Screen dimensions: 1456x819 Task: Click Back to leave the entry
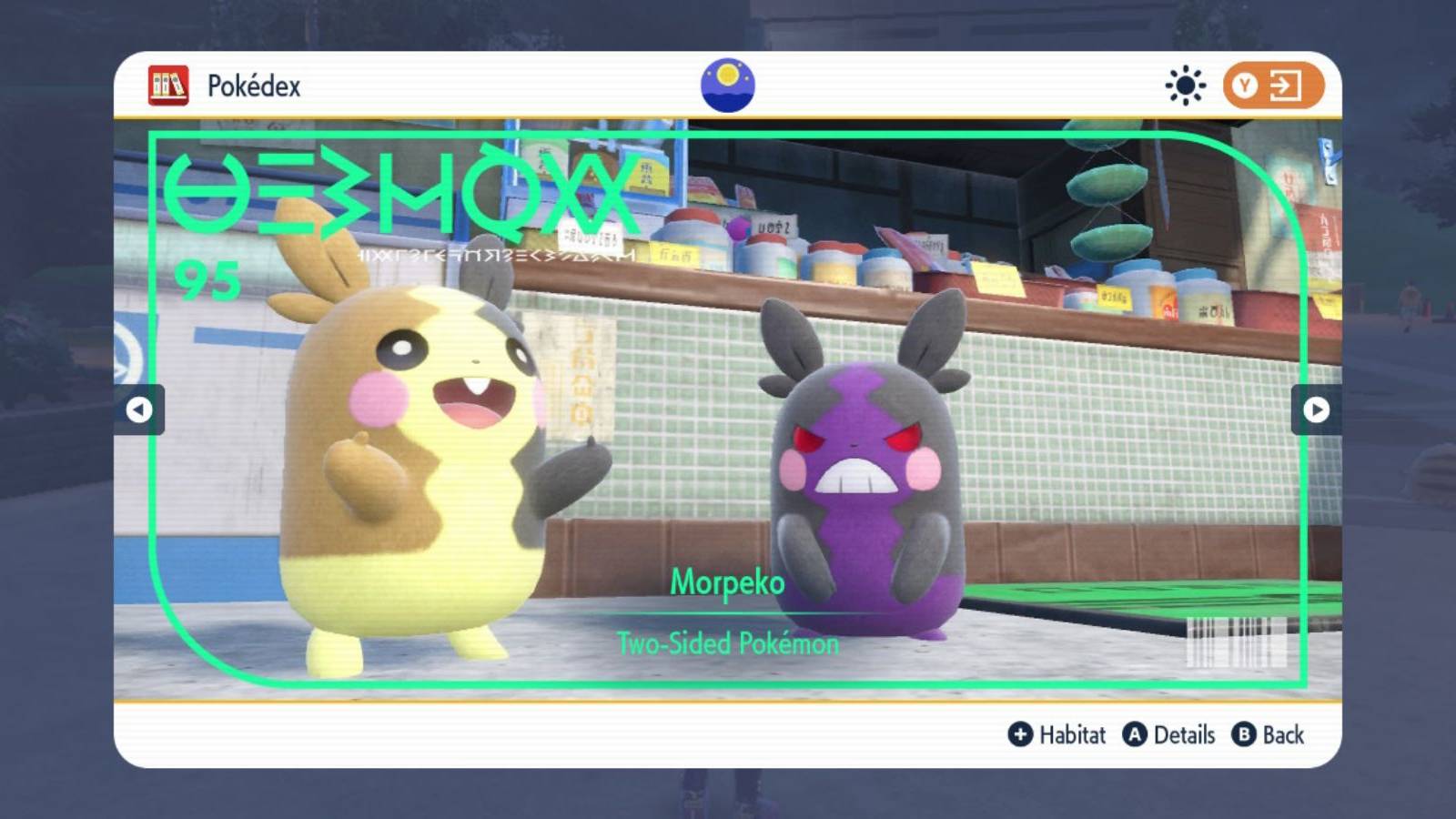(1281, 735)
